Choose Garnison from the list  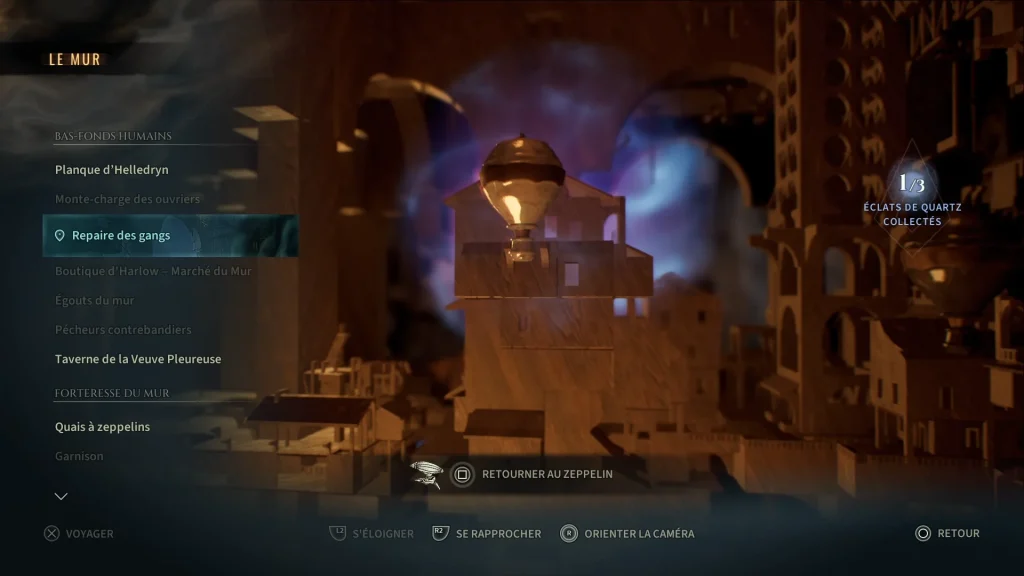click(x=79, y=456)
